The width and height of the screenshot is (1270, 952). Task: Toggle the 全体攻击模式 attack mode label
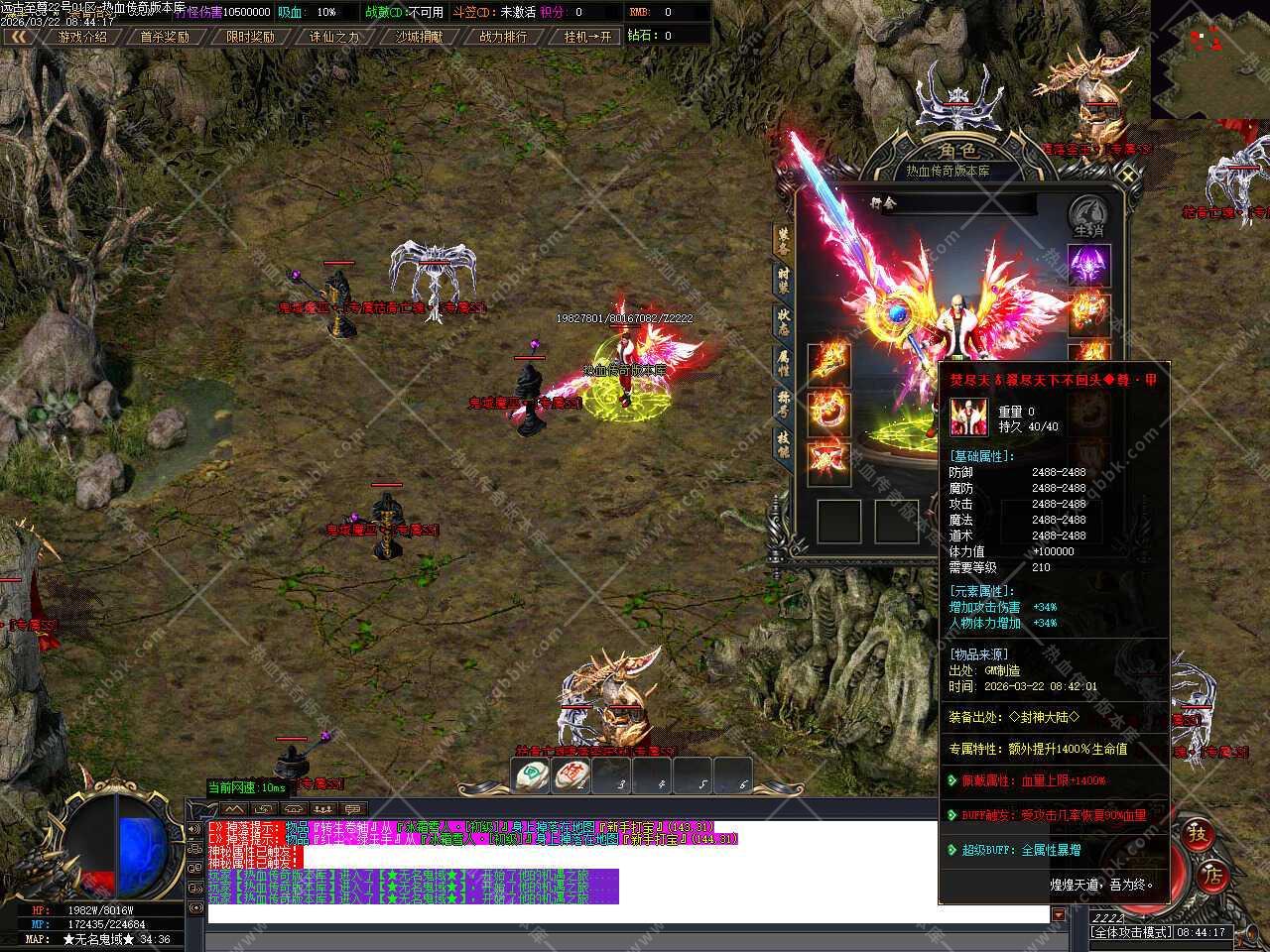coord(1131,932)
